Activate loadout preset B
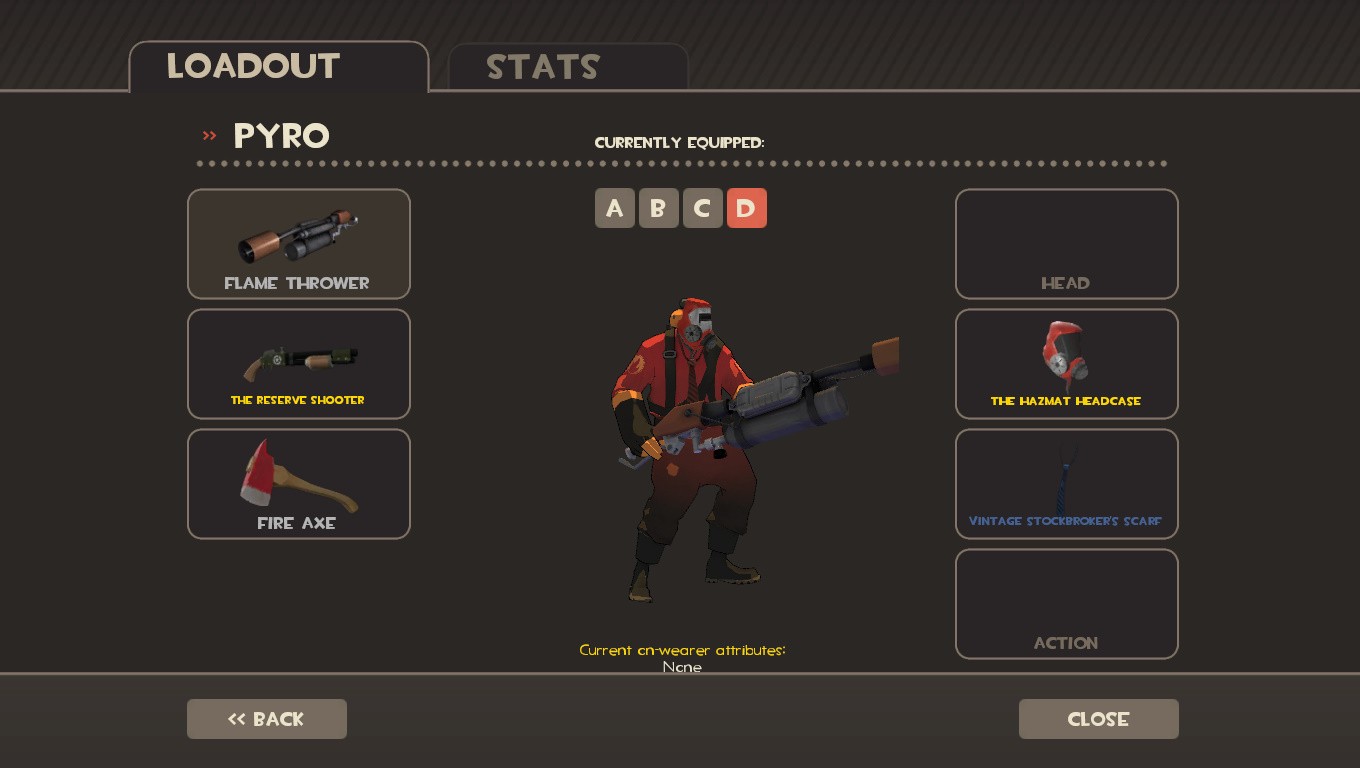 pyautogui.click(x=659, y=208)
